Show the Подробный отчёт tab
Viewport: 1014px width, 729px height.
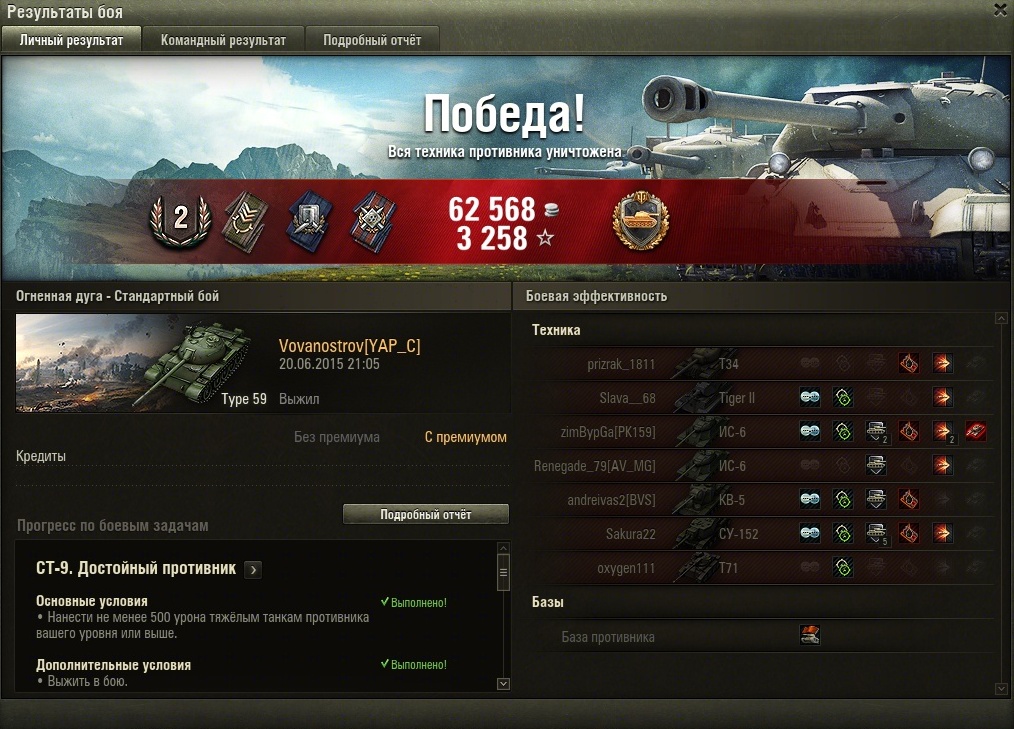point(371,41)
